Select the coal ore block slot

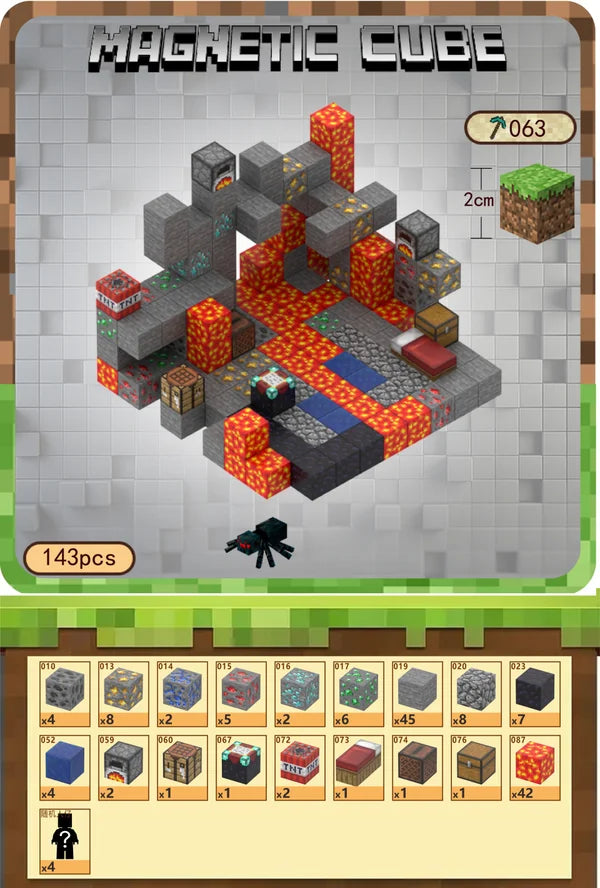[65, 692]
